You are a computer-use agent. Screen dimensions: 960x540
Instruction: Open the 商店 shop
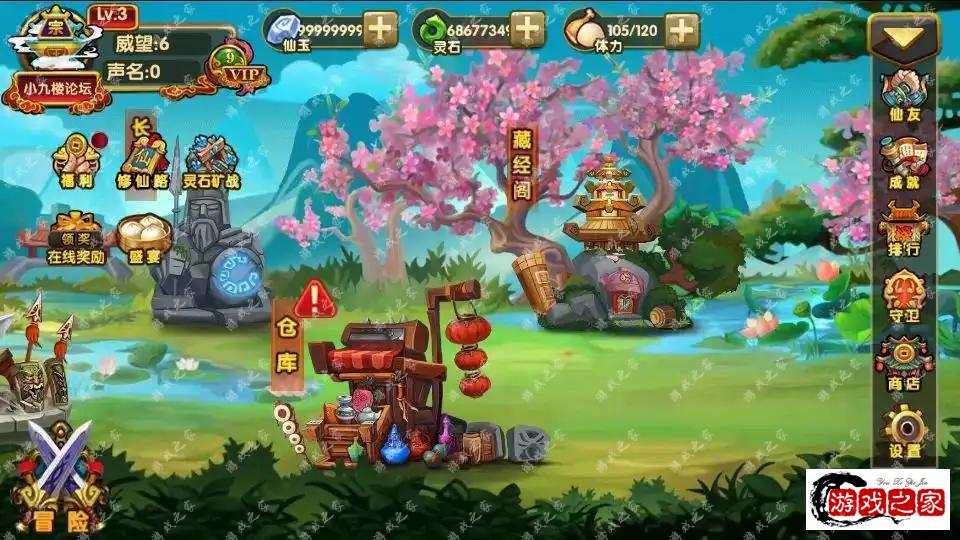[x=903, y=364]
